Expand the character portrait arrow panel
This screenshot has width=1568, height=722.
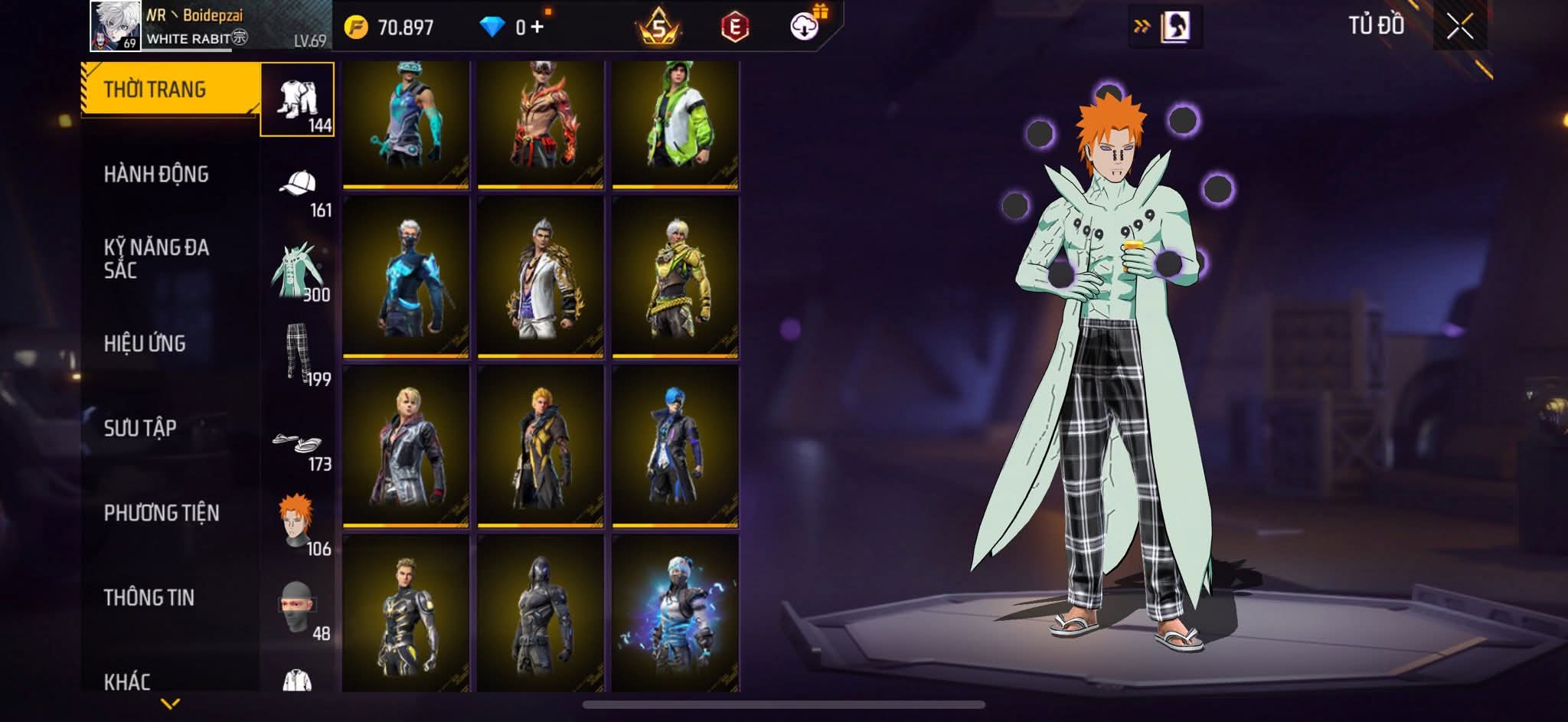click(x=1165, y=28)
